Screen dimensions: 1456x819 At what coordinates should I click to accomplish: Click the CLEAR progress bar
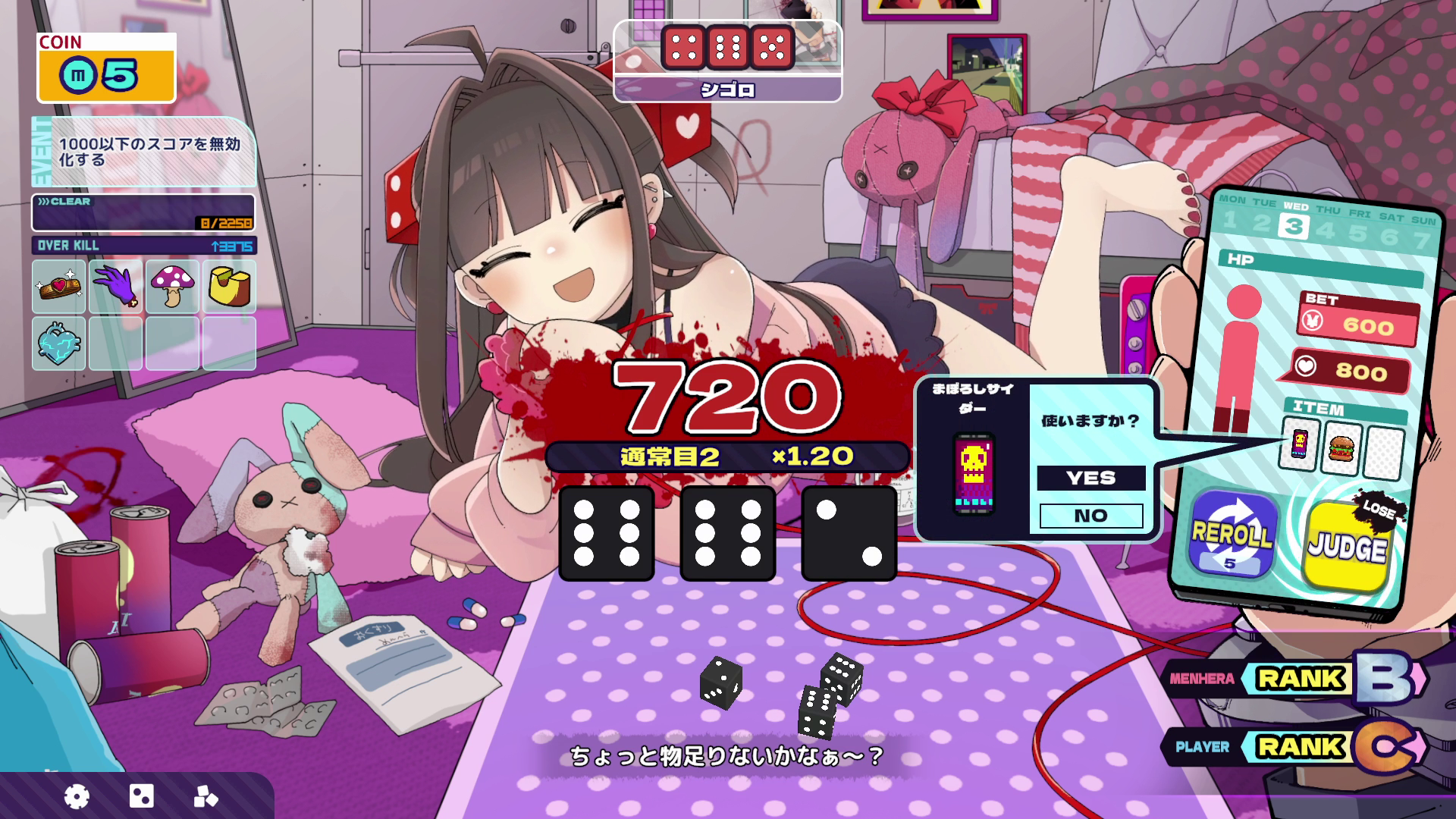[x=143, y=213]
